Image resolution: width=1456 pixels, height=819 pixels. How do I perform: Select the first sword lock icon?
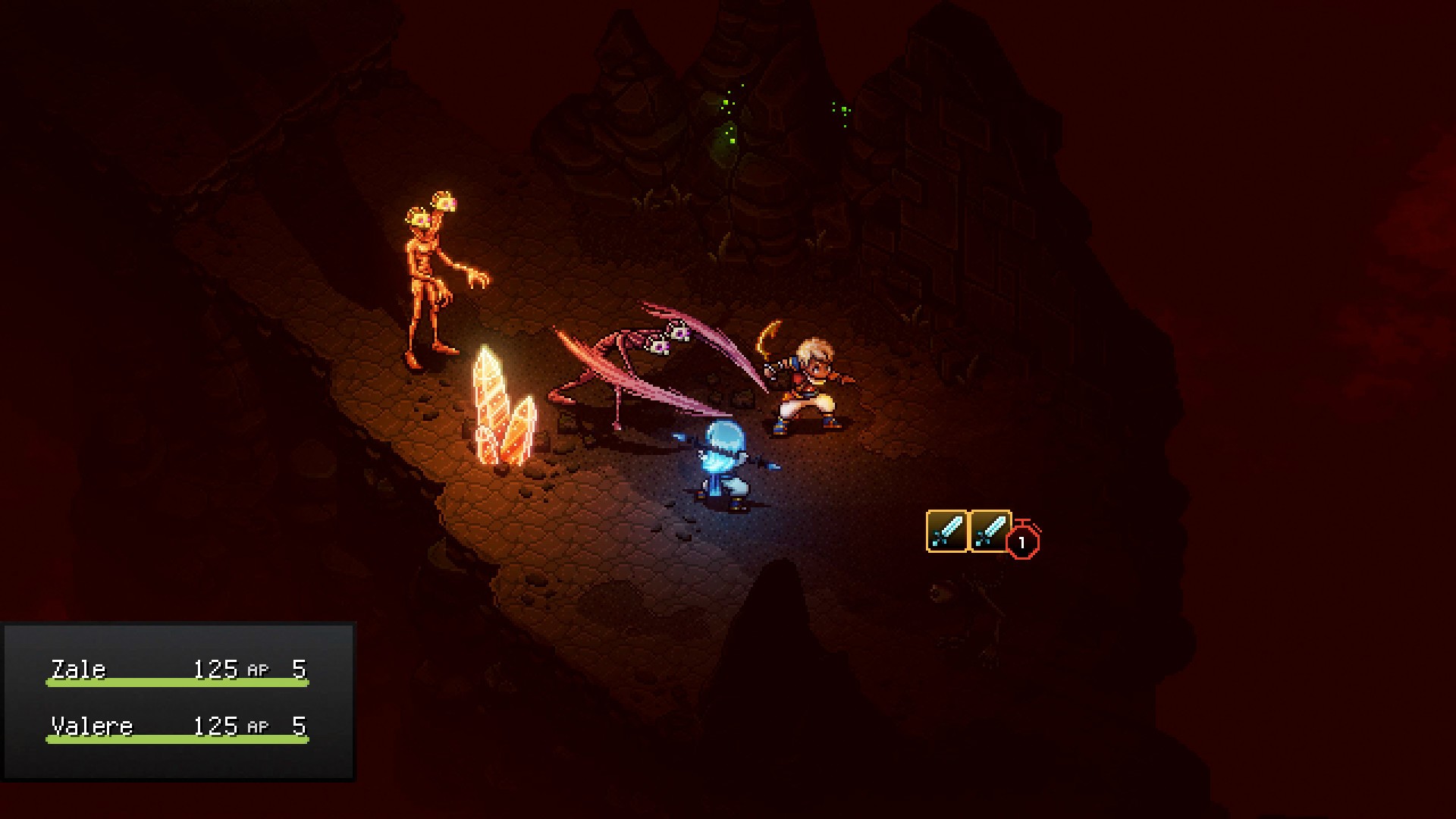click(x=945, y=531)
